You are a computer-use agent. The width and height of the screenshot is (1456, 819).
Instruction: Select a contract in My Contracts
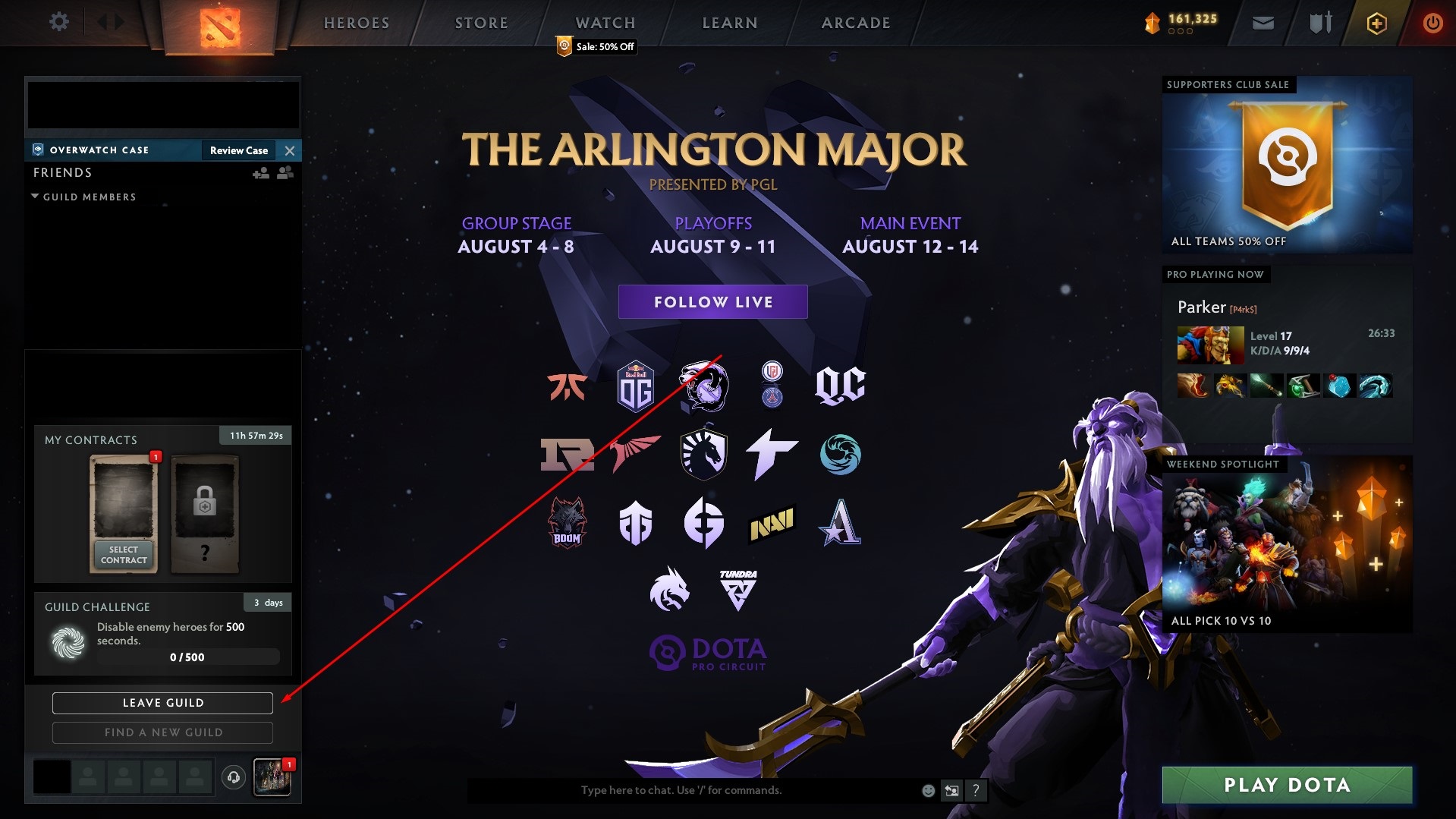[x=124, y=555]
